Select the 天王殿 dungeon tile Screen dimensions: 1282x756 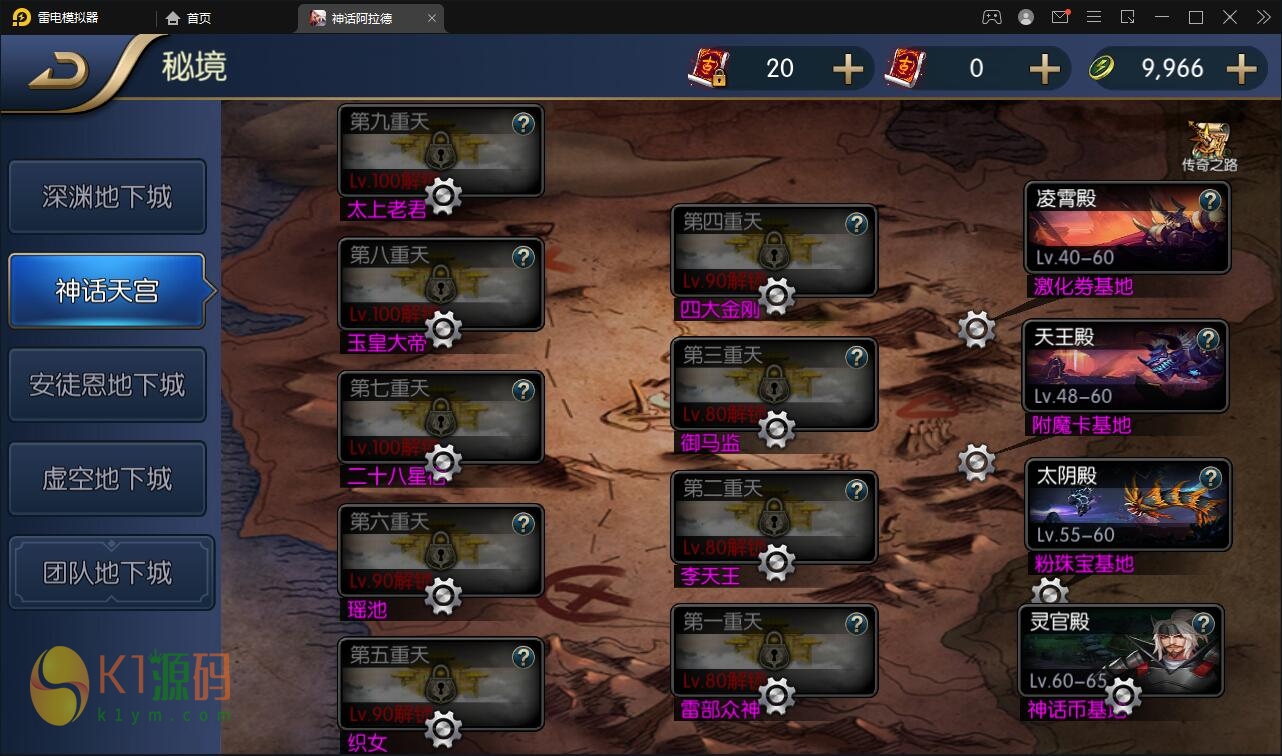coord(1126,368)
